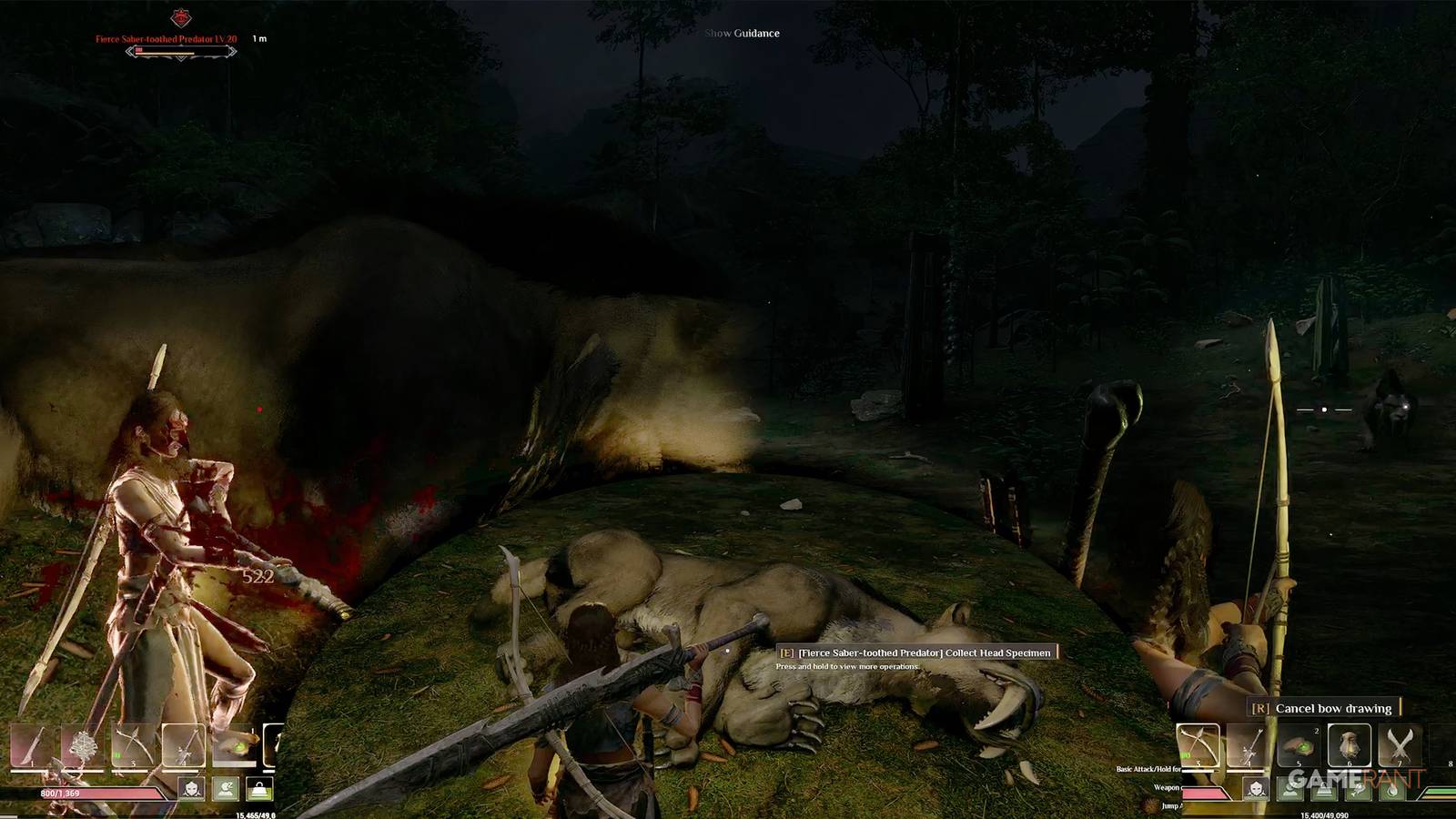Image resolution: width=1456 pixels, height=819 pixels.
Task: Select the spear in hotbar slot 4
Action: click(184, 744)
